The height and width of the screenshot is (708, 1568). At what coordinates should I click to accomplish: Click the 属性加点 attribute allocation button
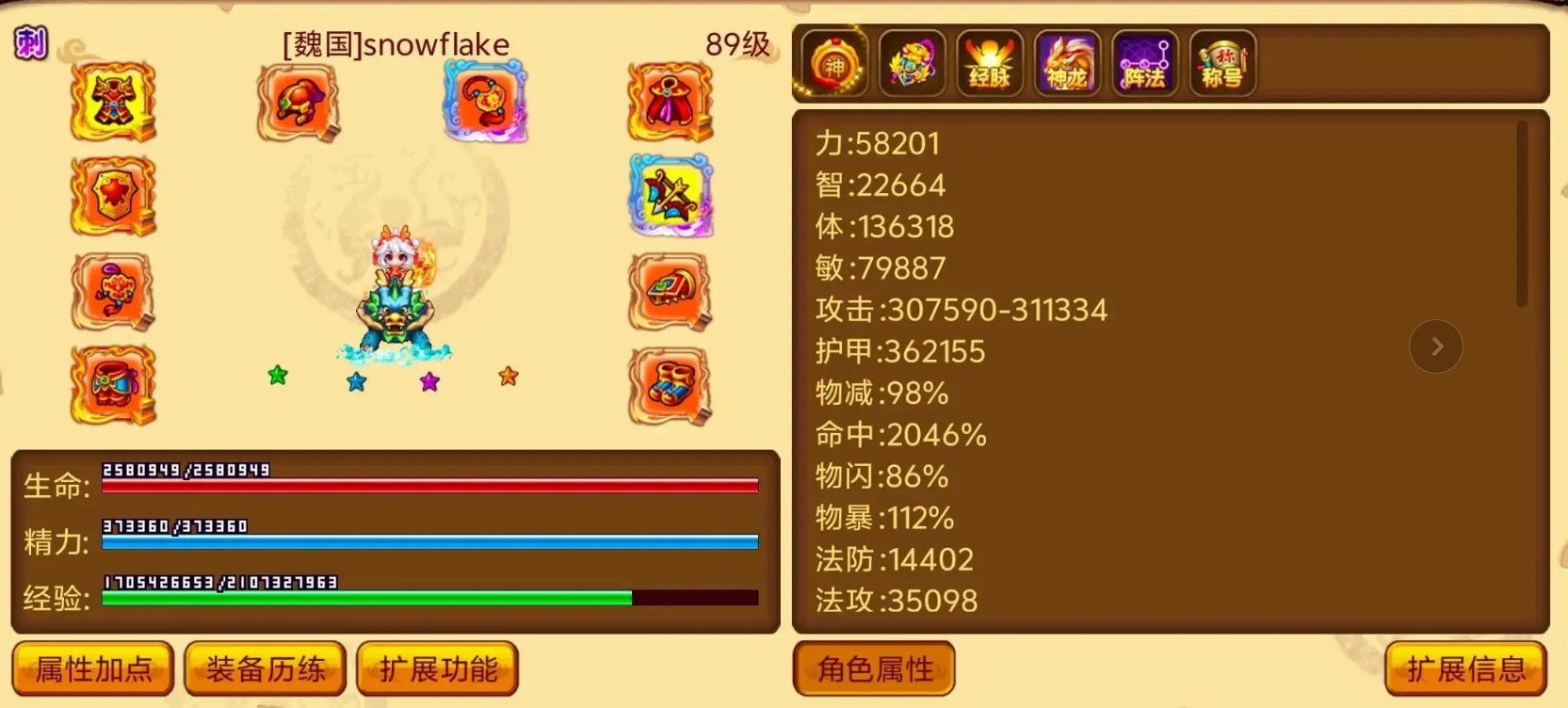[92, 668]
